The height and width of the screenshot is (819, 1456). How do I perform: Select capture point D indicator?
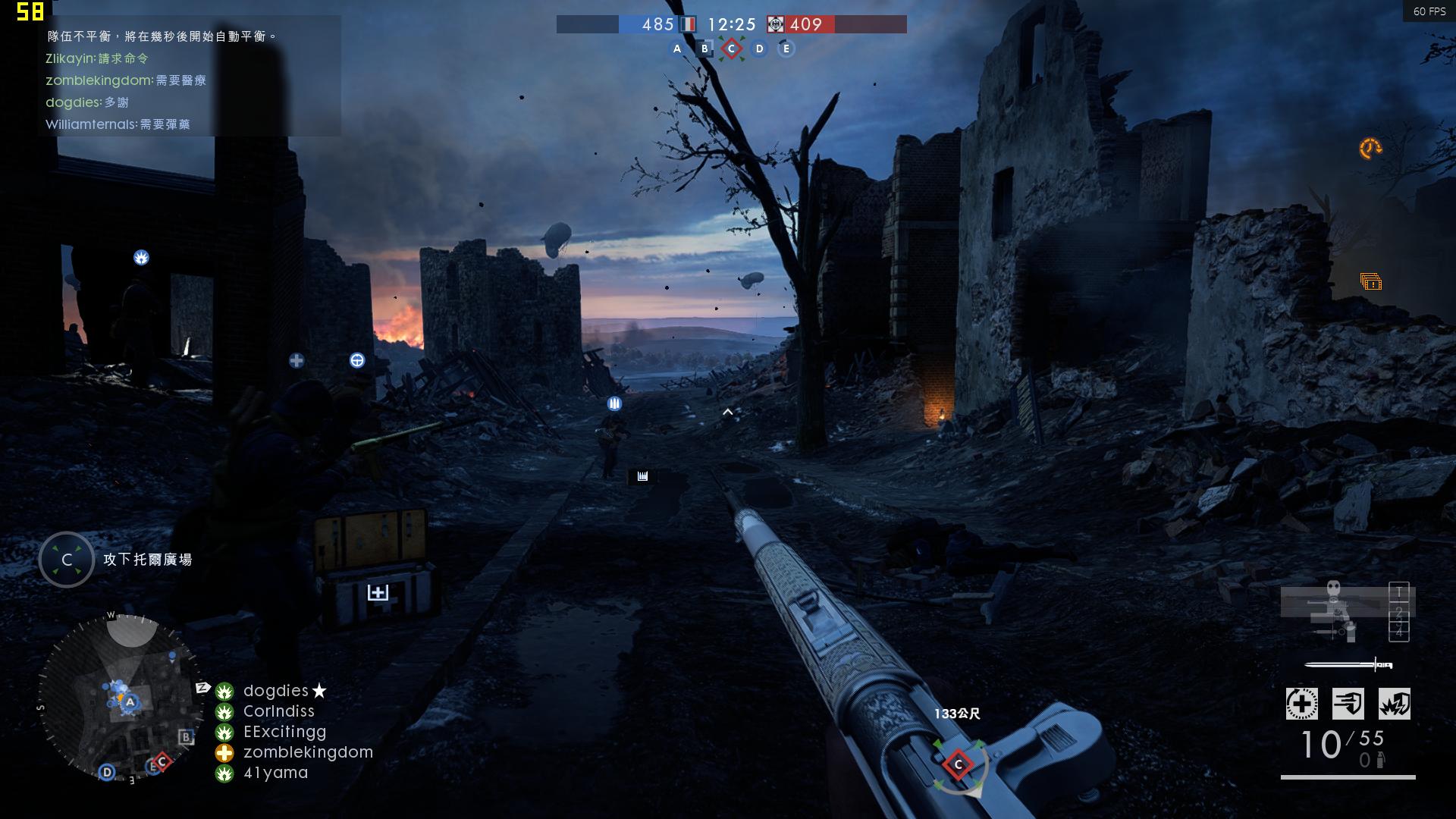(x=759, y=49)
